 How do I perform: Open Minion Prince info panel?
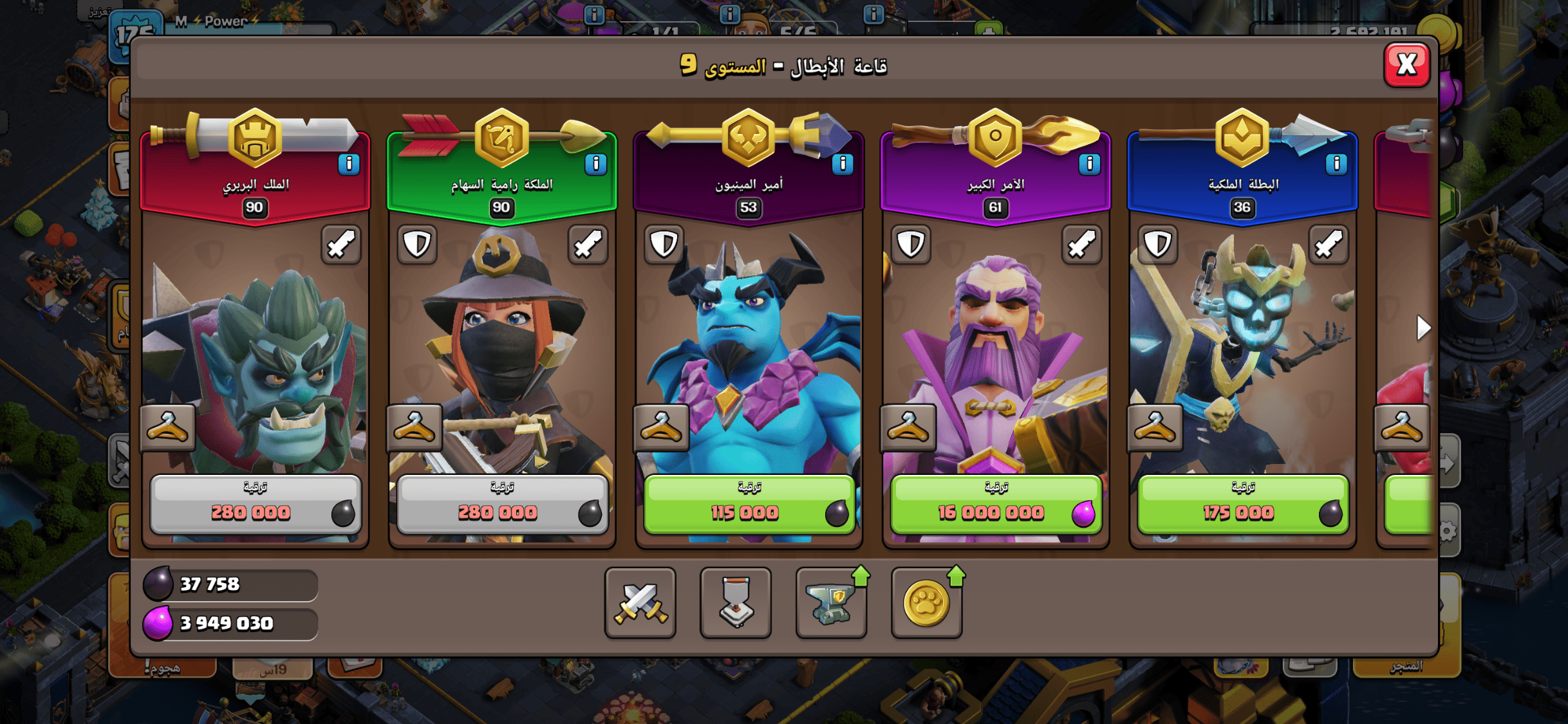843,164
